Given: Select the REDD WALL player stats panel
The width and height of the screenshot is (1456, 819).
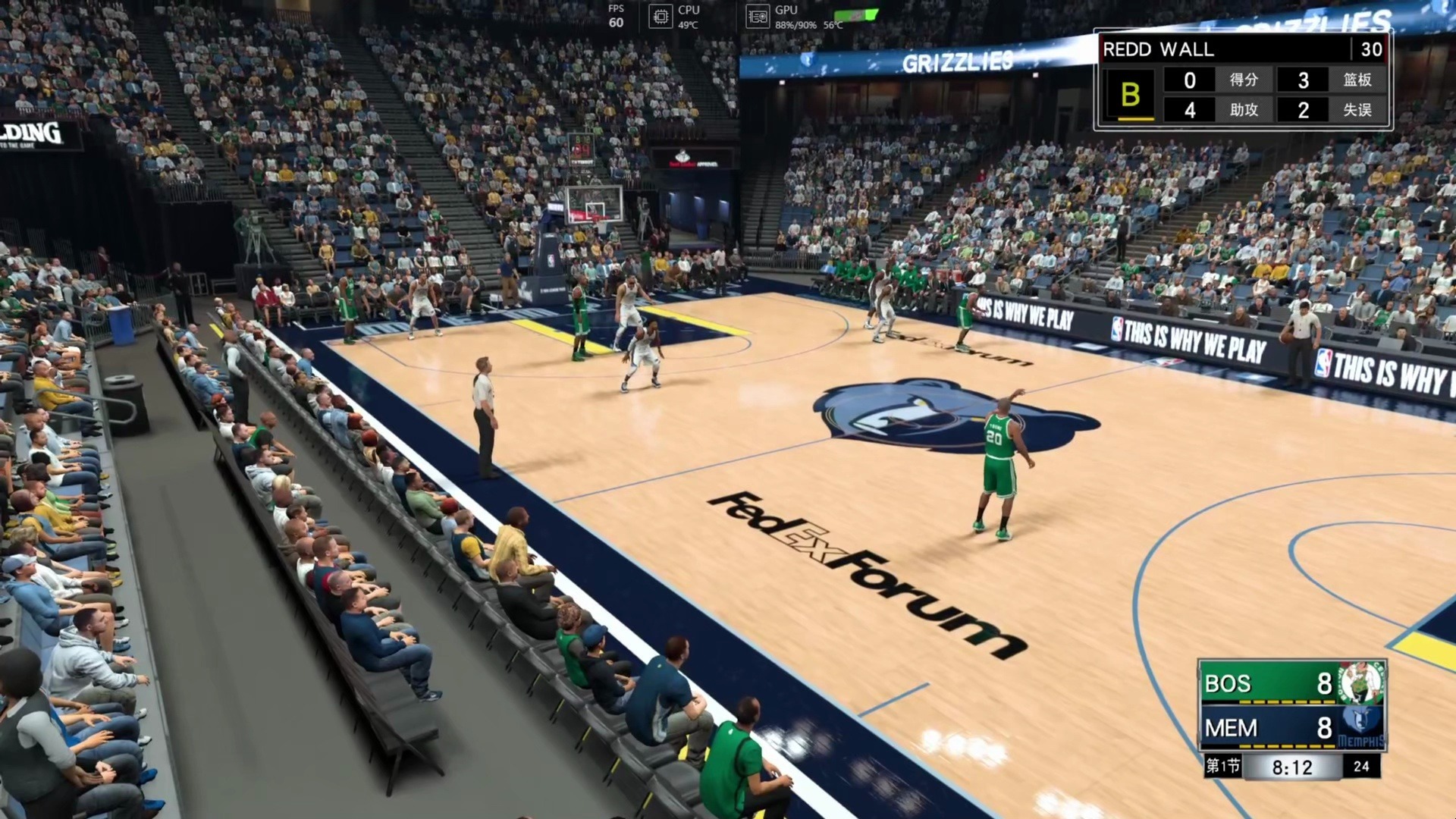Looking at the screenshot, I should 1242,80.
